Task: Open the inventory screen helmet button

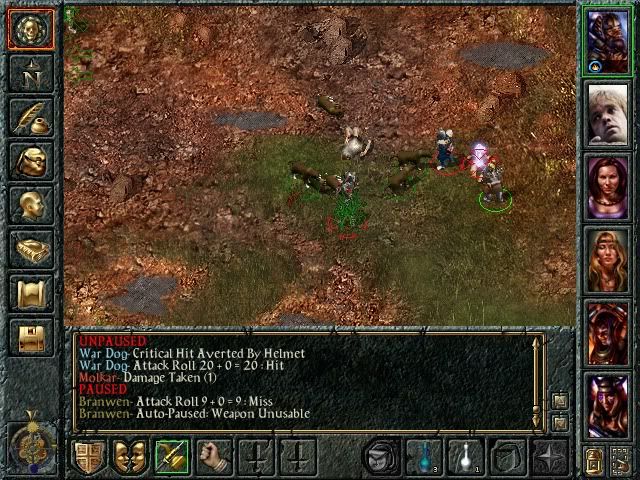Action: tap(30, 160)
